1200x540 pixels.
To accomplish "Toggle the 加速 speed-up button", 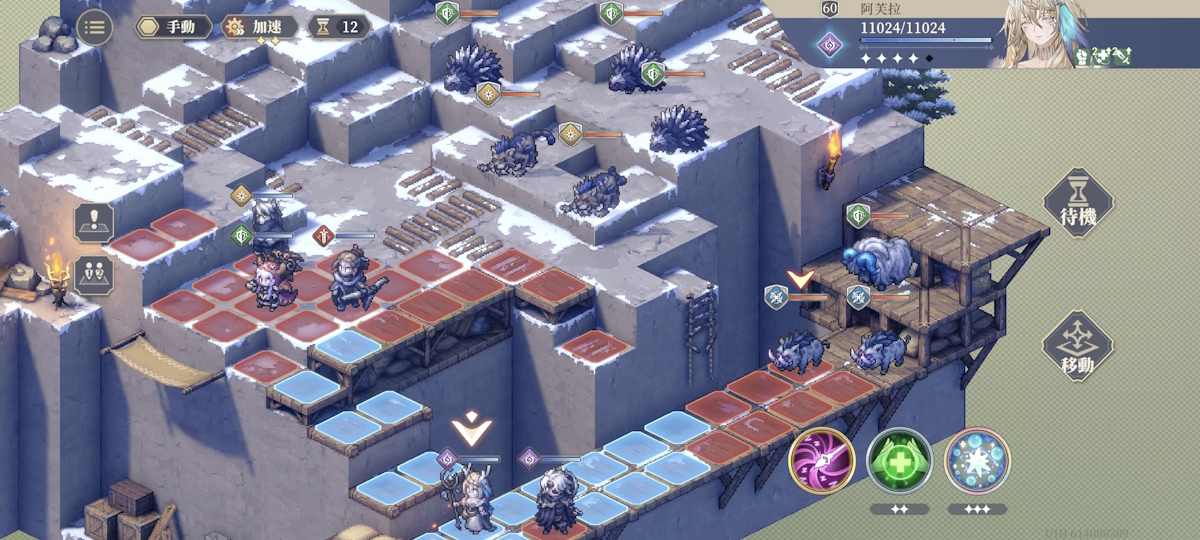I will [x=260, y=27].
